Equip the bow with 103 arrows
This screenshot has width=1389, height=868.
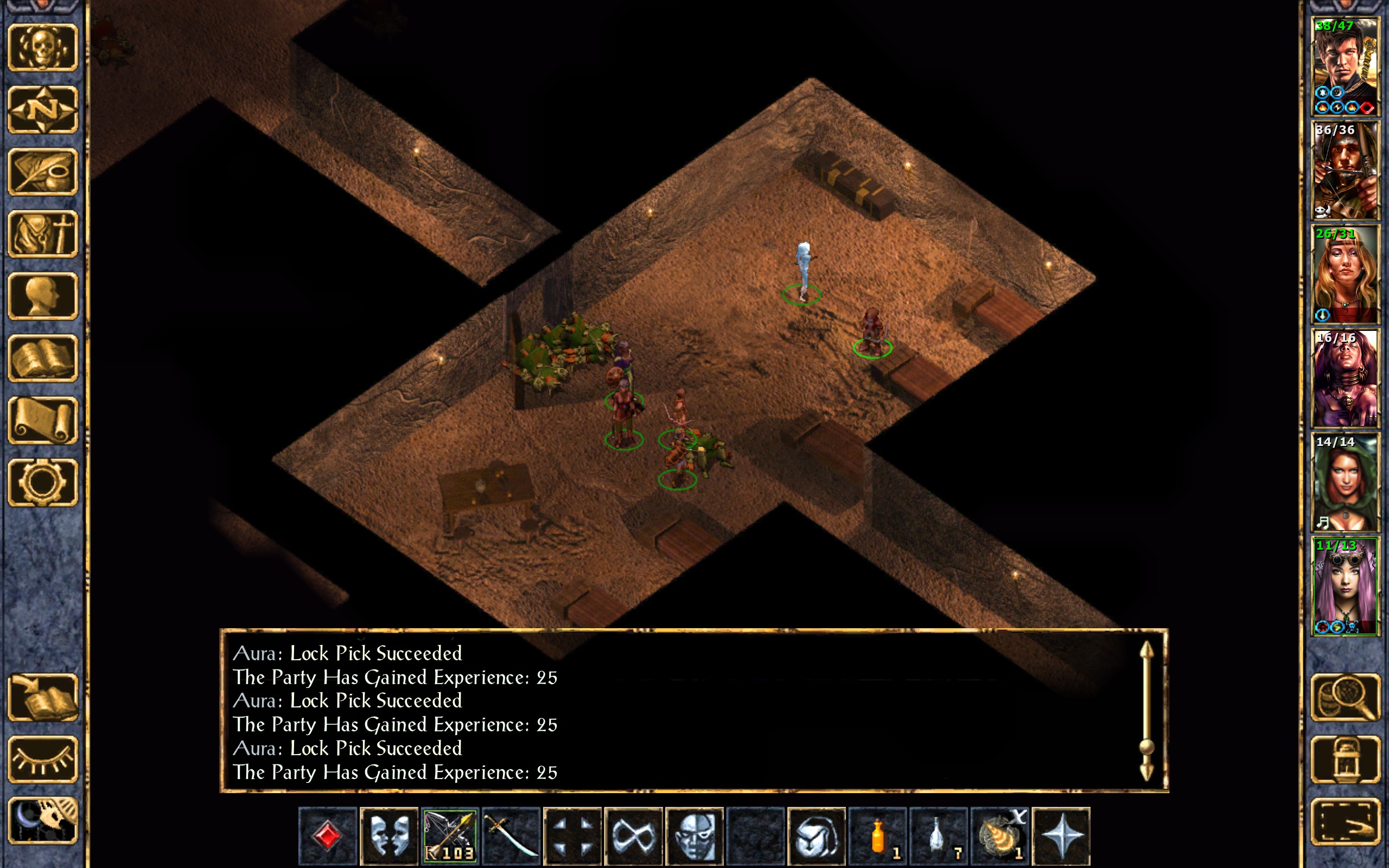(x=449, y=835)
